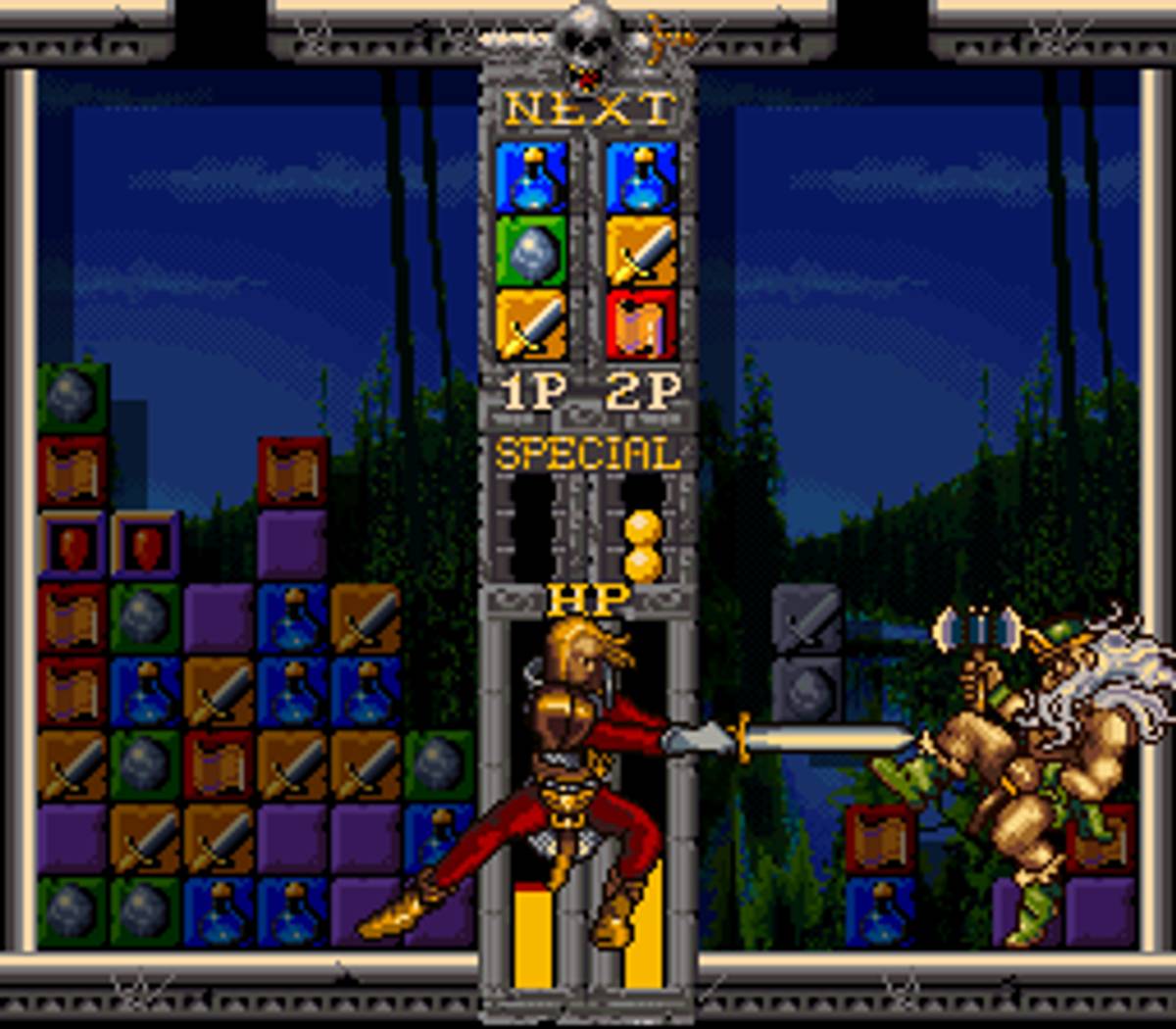Image resolution: width=1176 pixels, height=1029 pixels.
Task: Pick the blue potion tile on 2P's board
Action: pos(880,911)
